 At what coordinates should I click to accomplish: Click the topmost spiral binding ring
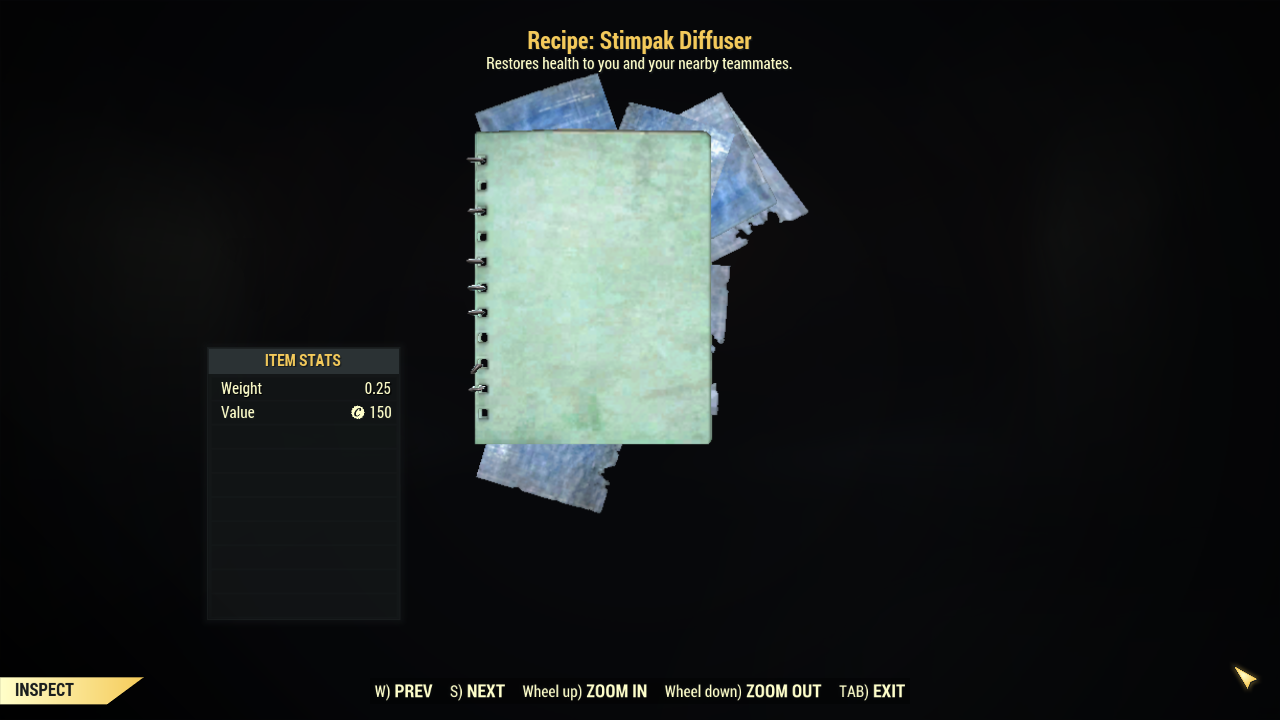tap(475, 160)
